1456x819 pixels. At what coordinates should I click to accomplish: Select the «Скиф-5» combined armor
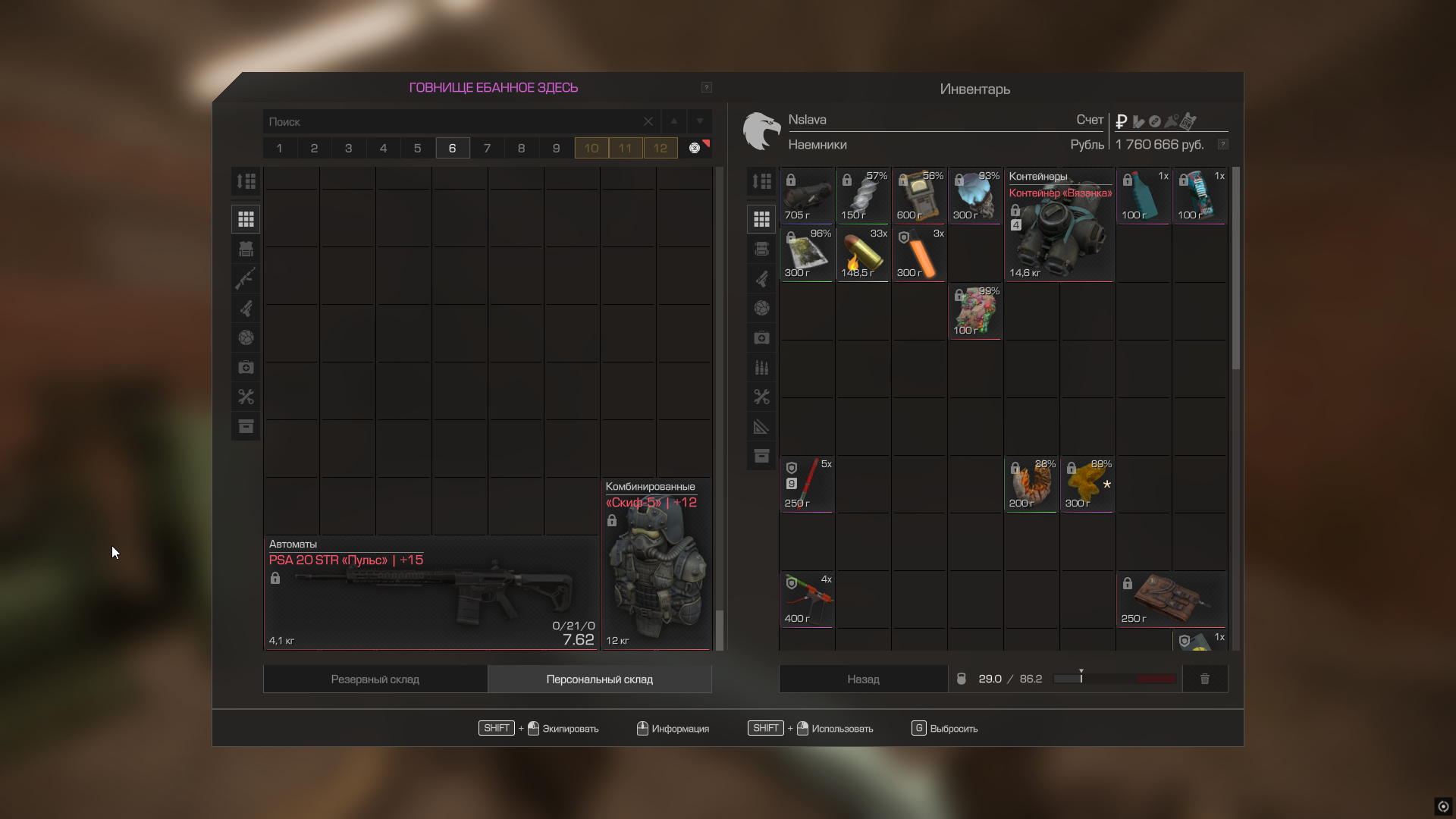click(x=656, y=565)
